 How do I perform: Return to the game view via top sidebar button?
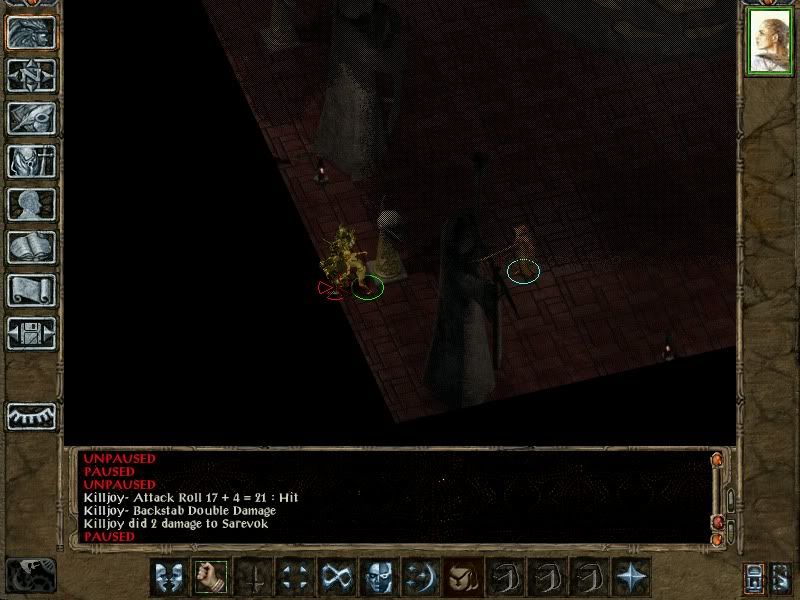pyautogui.click(x=31, y=32)
